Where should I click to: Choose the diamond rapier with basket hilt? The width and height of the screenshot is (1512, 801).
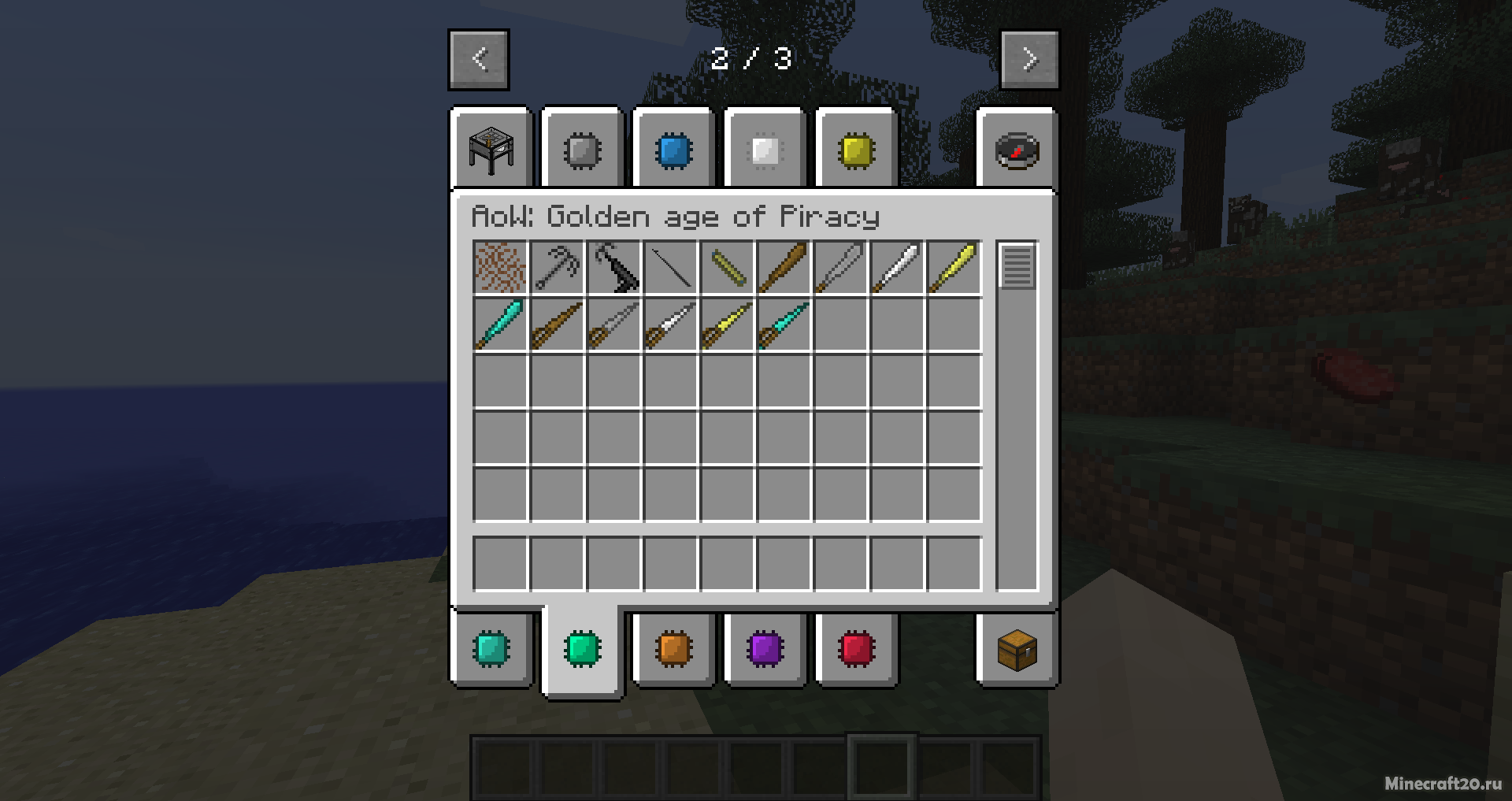[x=784, y=324]
